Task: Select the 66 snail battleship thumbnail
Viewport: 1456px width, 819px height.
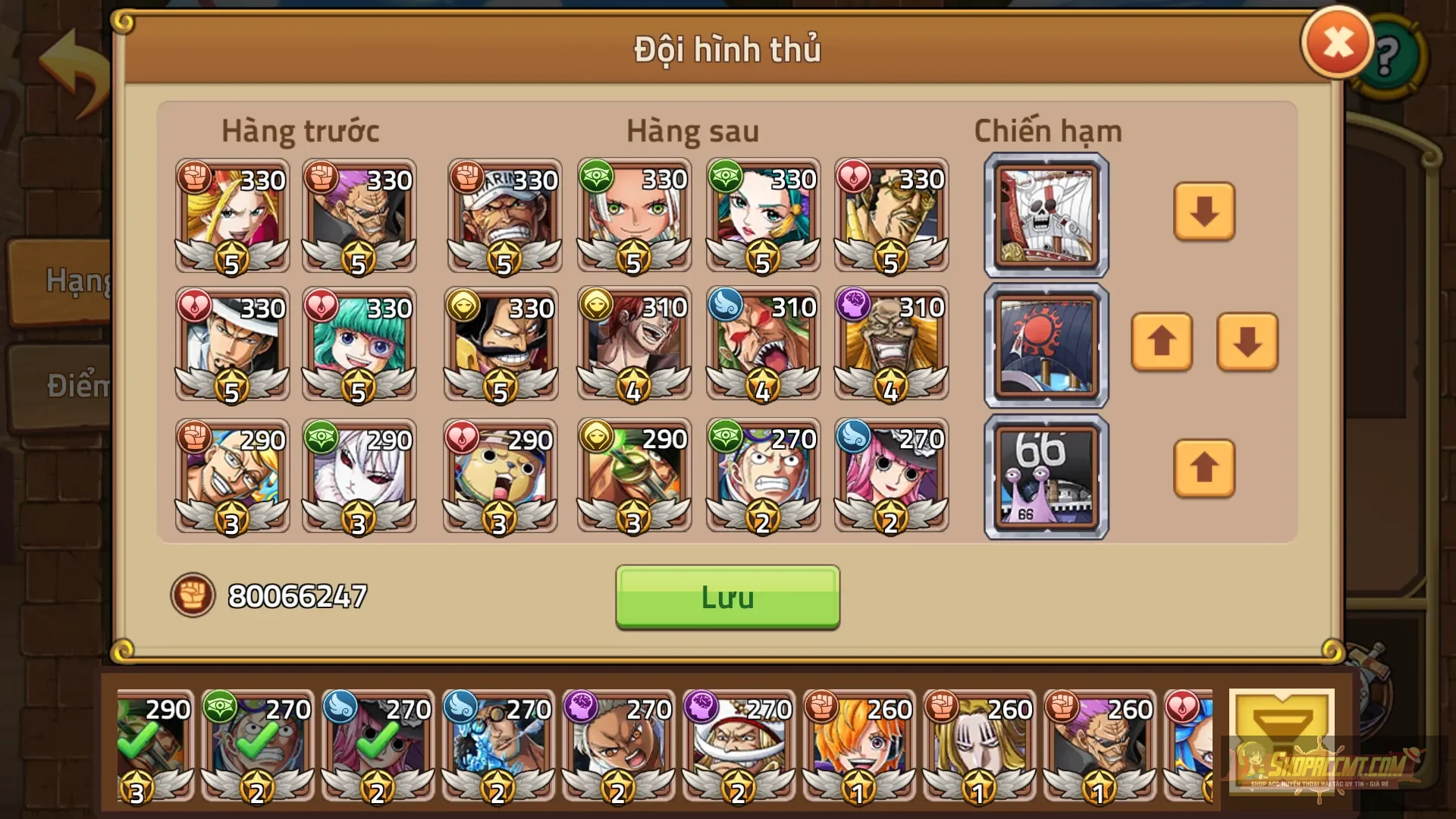Action: (1045, 474)
